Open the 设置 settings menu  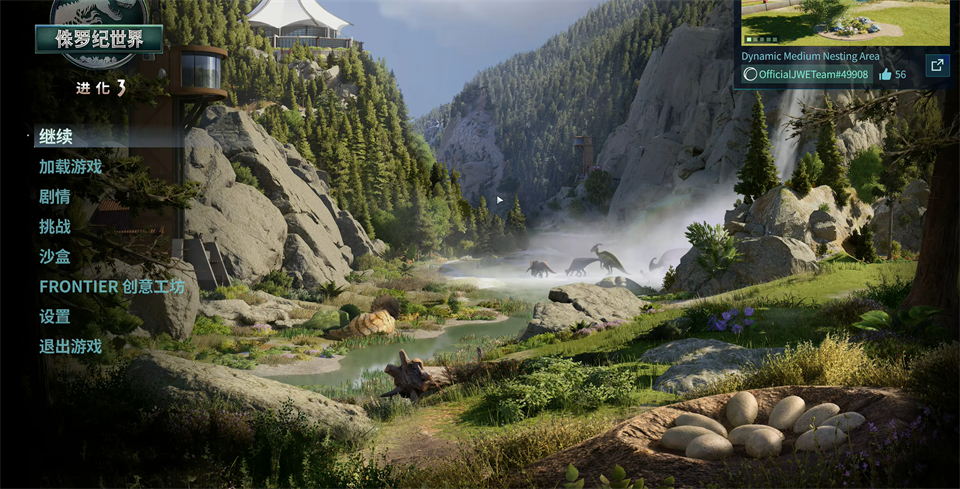(x=55, y=317)
